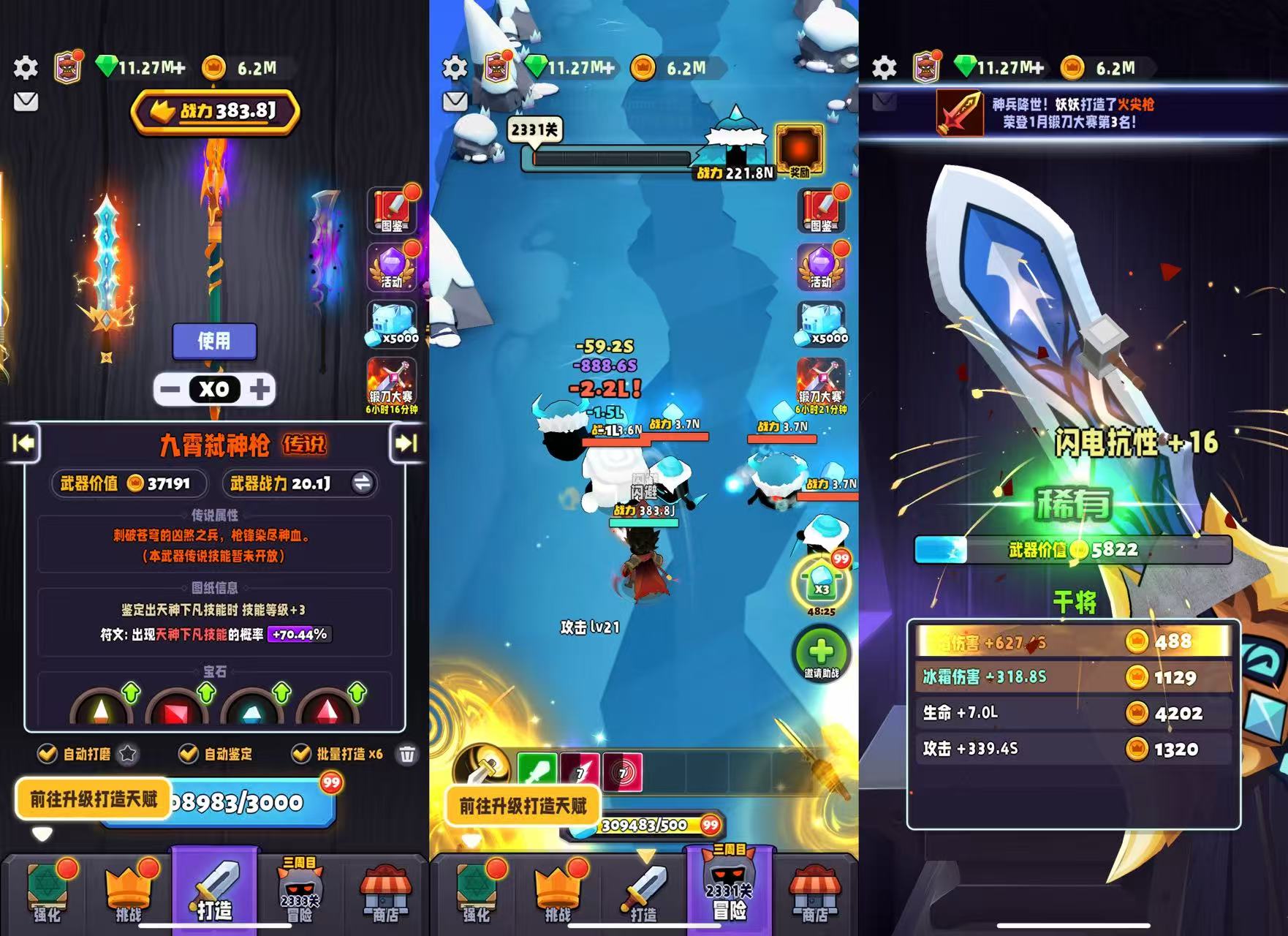This screenshot has height=936, width=1288.
Task: Toggle the 自动打磨 checkbox
Action: [48, 753]
